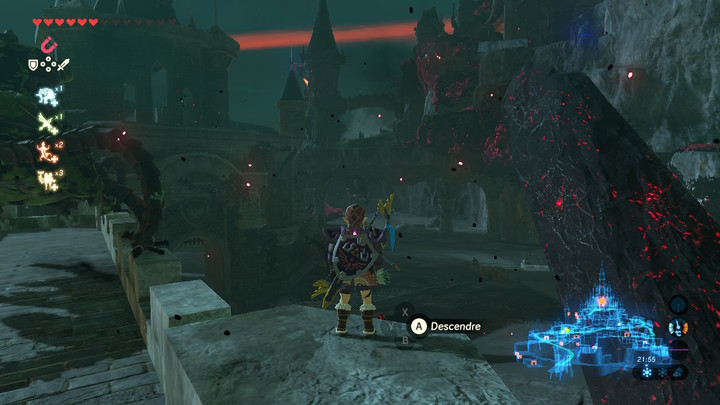Click the Sheikah Sensor signal icon
The width and height of the screenshot is (720, 405).
679,303
